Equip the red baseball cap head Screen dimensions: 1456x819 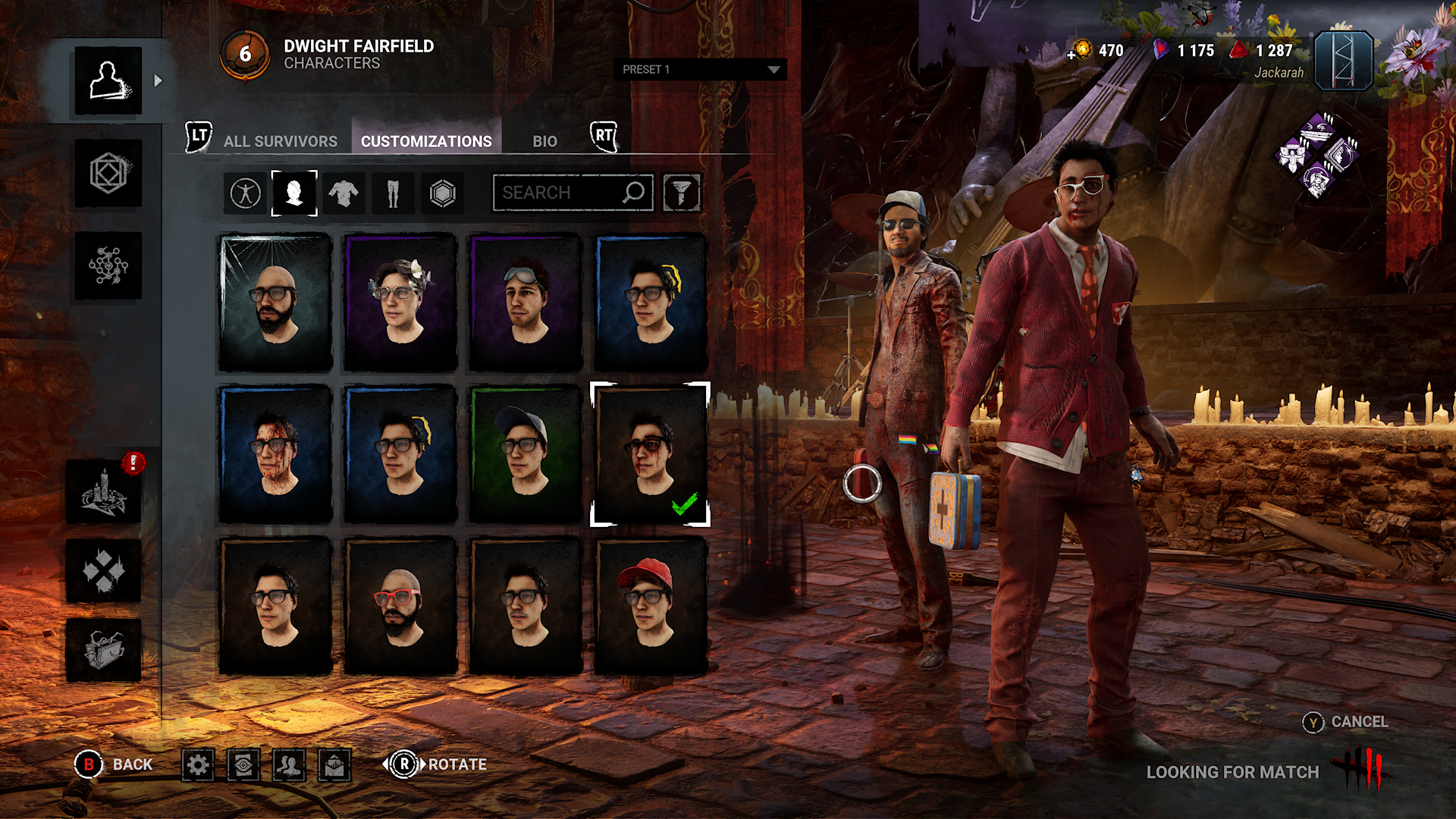651,606
